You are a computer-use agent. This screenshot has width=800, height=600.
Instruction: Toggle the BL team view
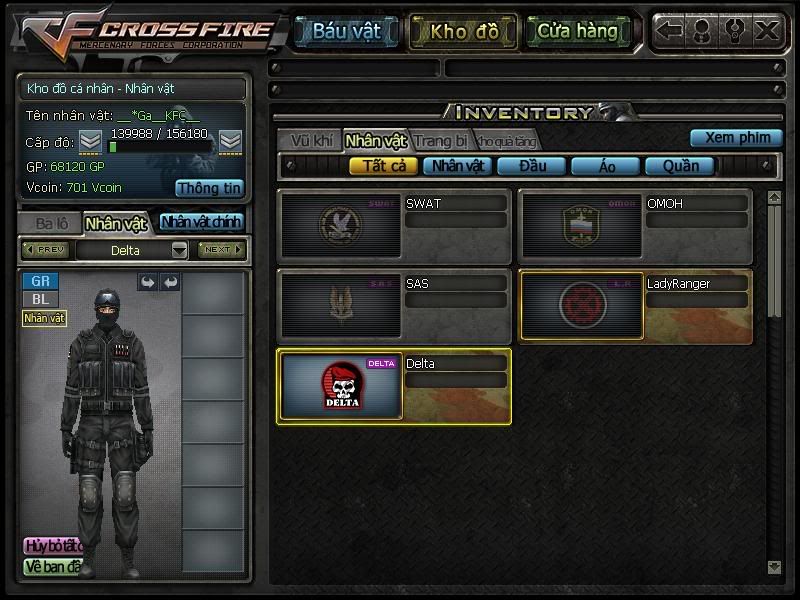coord(40,299)
